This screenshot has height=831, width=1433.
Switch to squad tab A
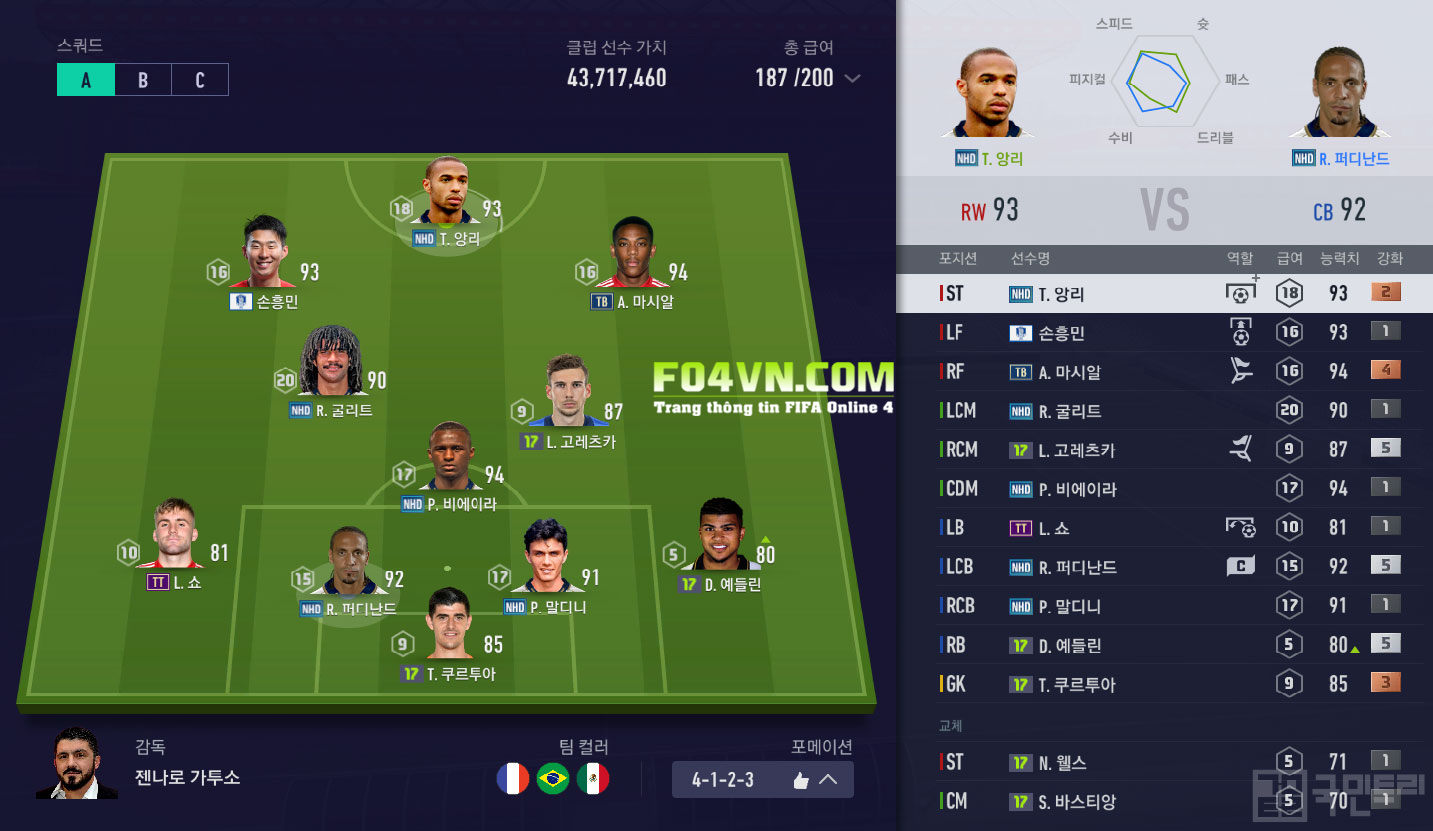tap(86, 80)
